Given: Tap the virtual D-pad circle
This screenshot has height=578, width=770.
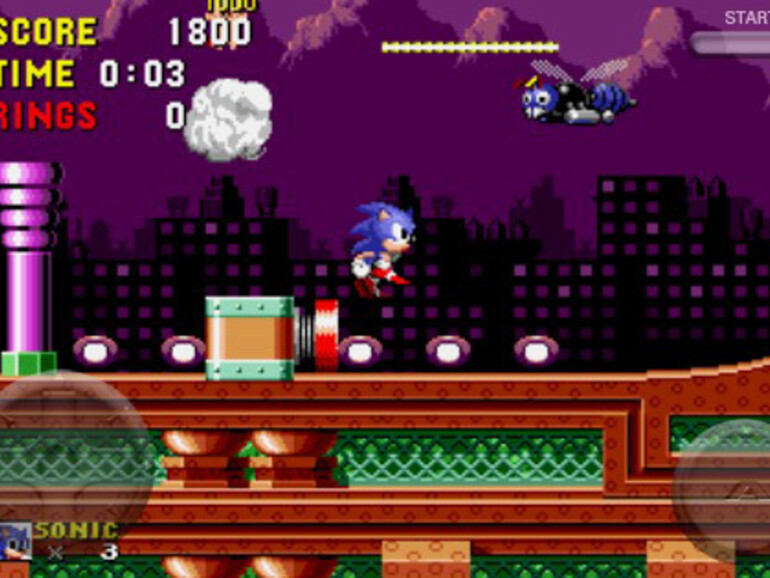Looking at the screenshot, I should [x=68, y=458].
